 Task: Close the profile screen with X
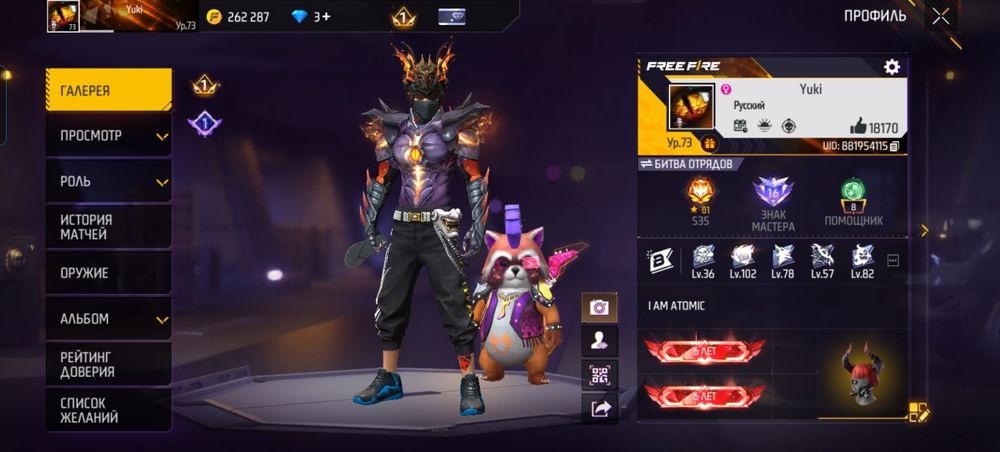(x=941, y=16)
